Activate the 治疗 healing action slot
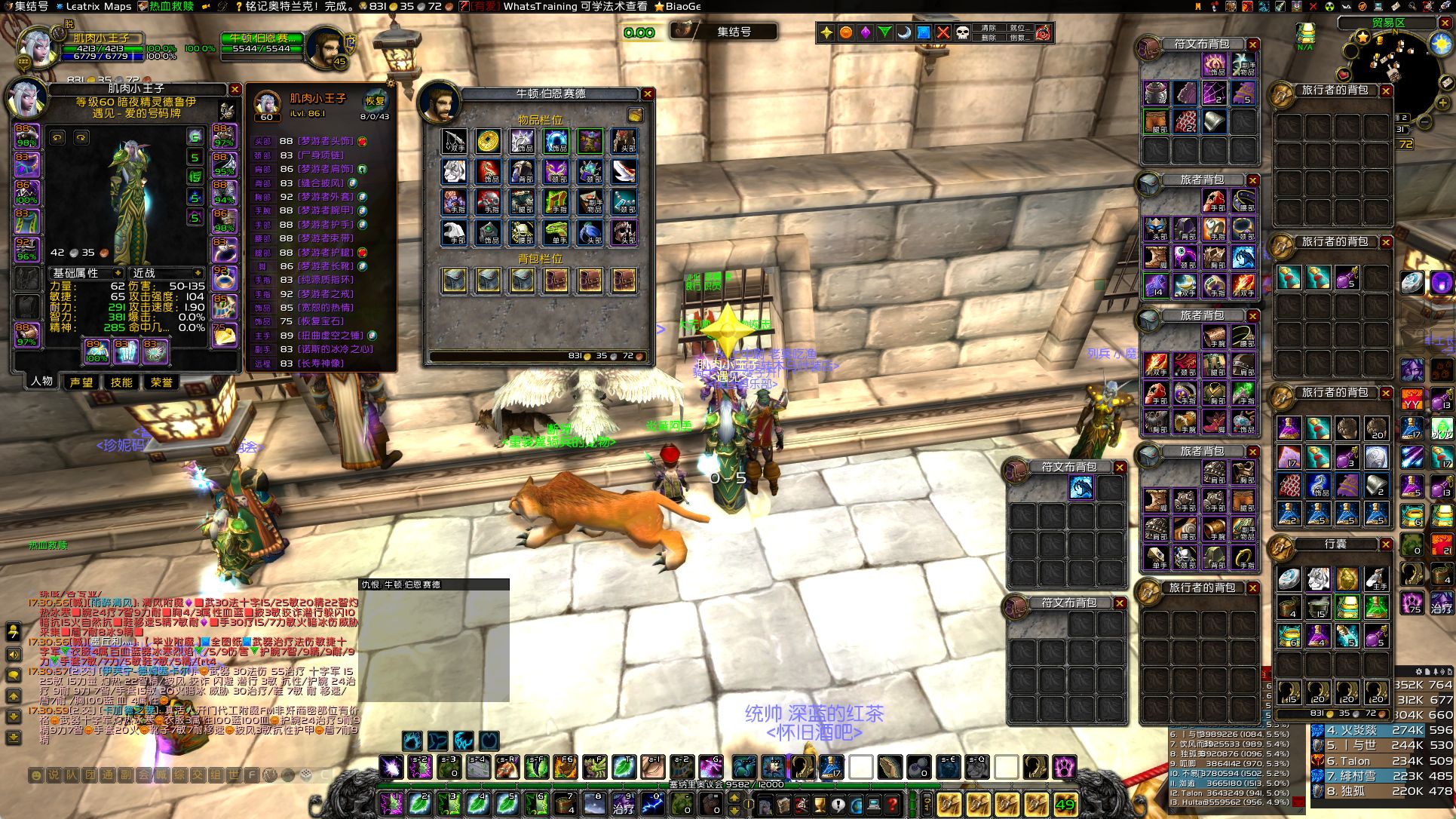1456x819 pixels. 624,804
